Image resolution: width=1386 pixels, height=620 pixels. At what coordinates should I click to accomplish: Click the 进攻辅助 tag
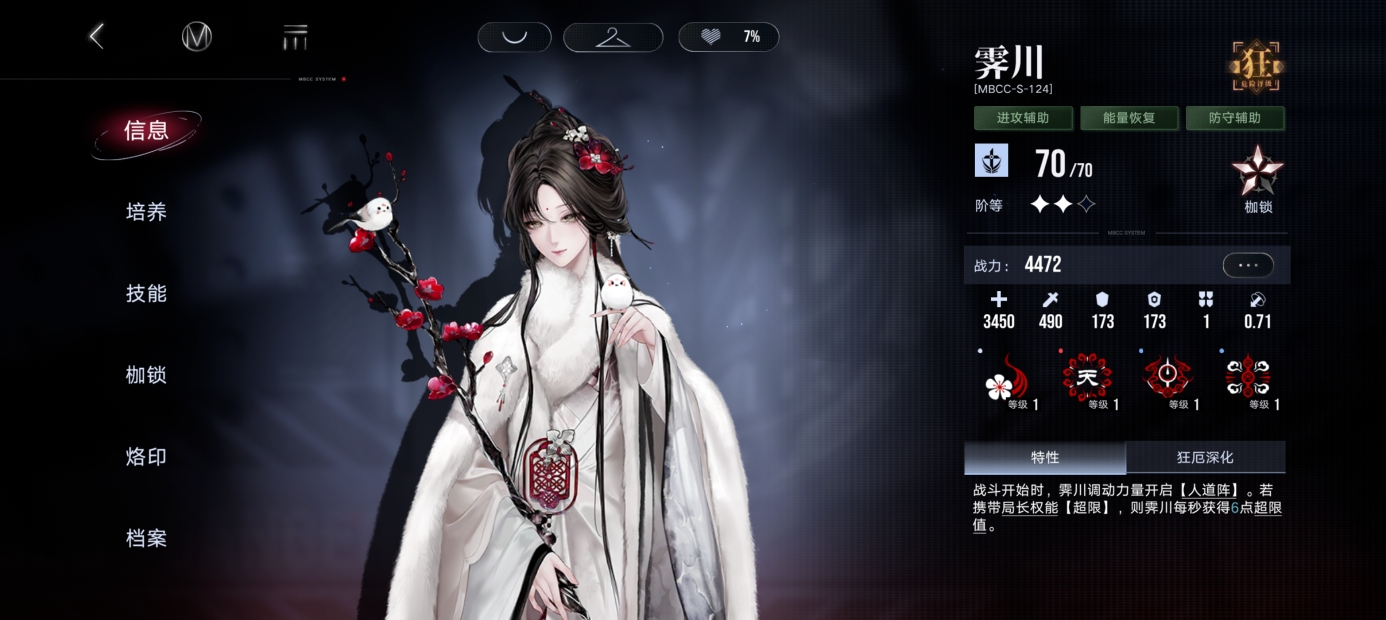[x=1023, y=118]
